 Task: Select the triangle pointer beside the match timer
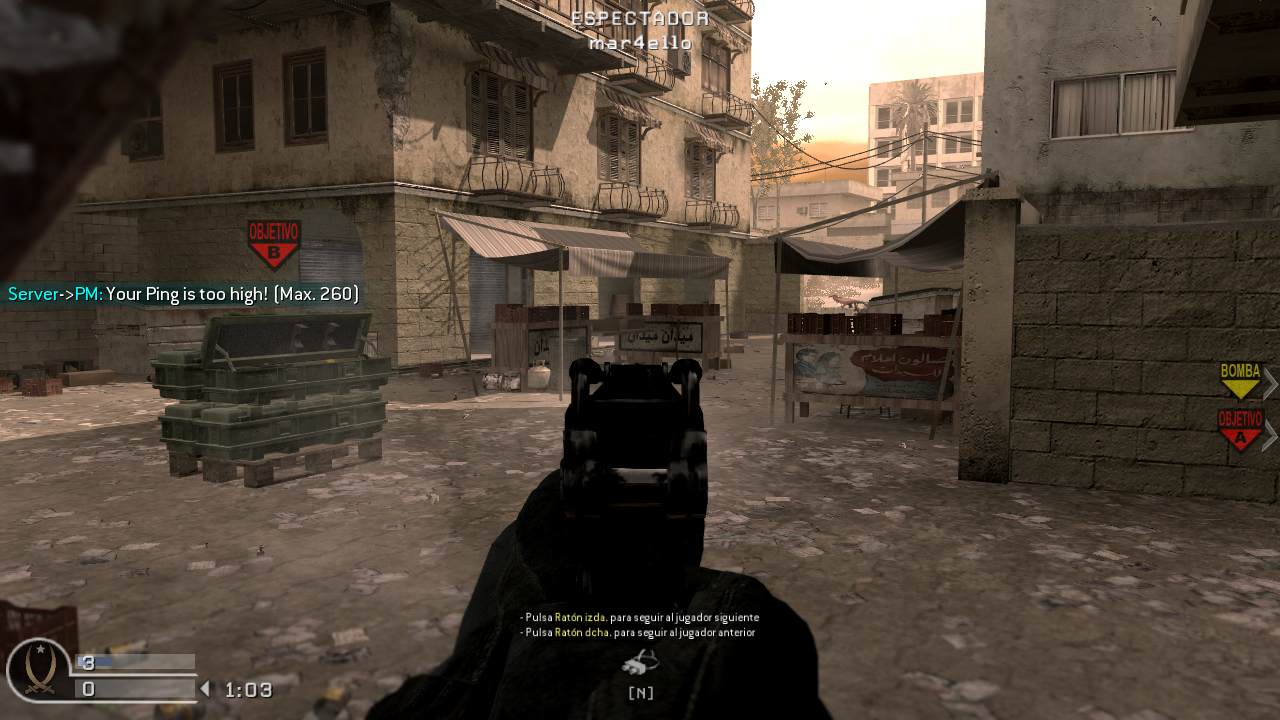pyautogui.click(x=204, y=688)
